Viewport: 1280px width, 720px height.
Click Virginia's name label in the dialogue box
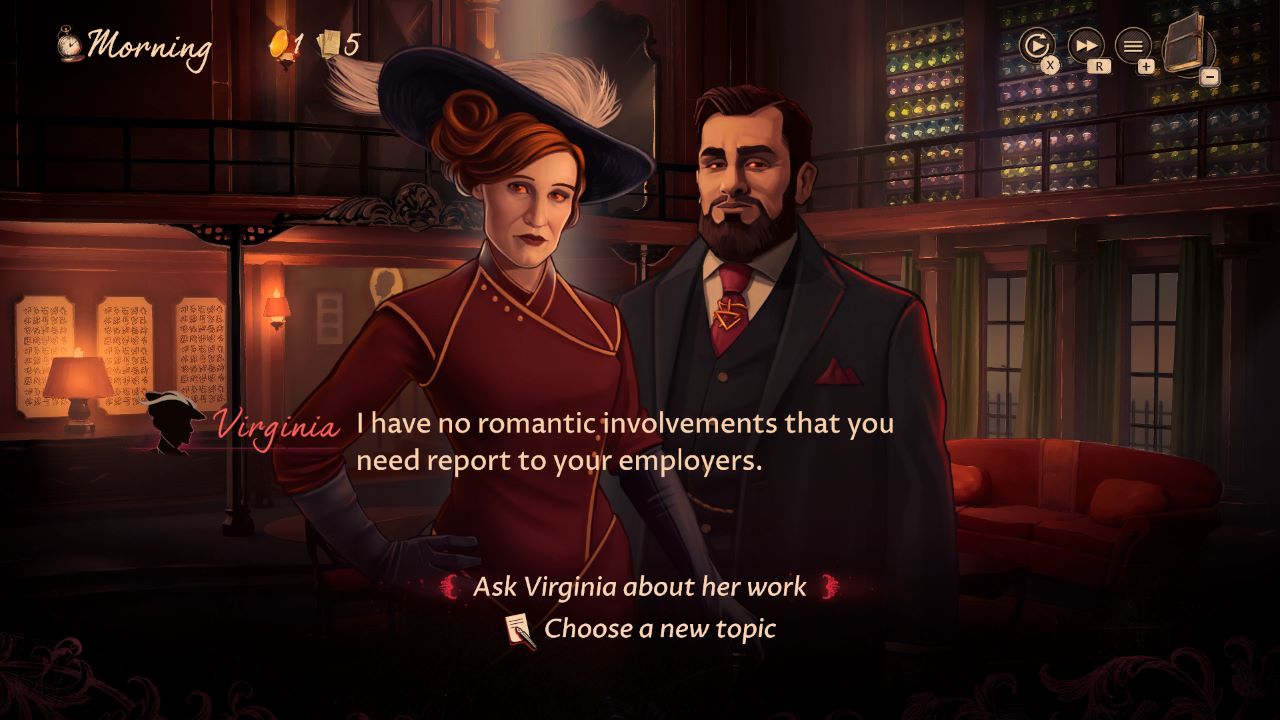(x=277, y=424)
